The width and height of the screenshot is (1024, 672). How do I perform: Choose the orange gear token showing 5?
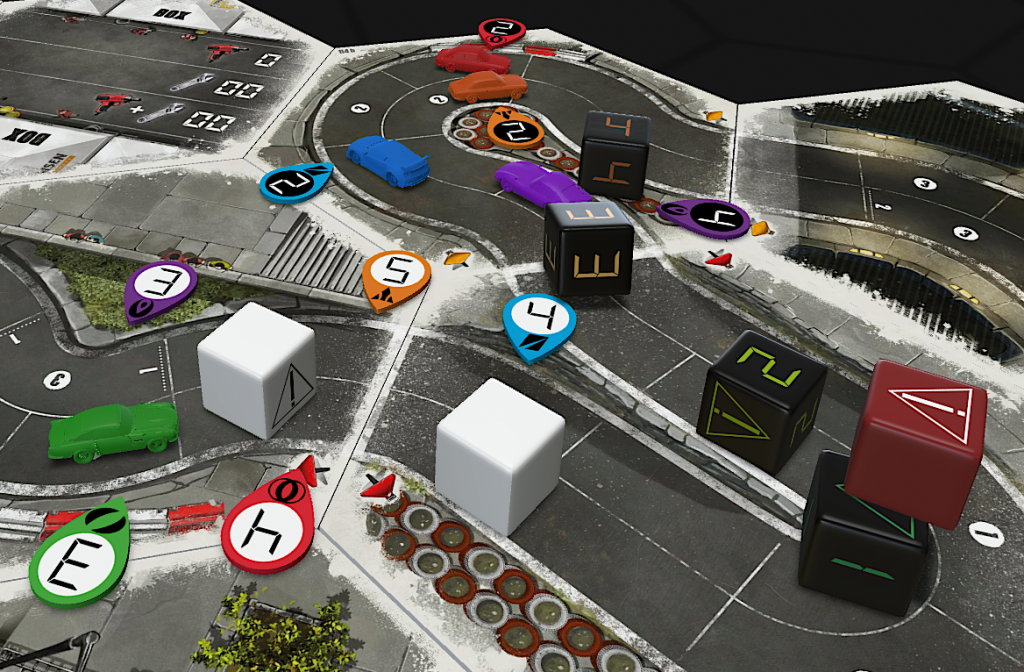point(396,276)
